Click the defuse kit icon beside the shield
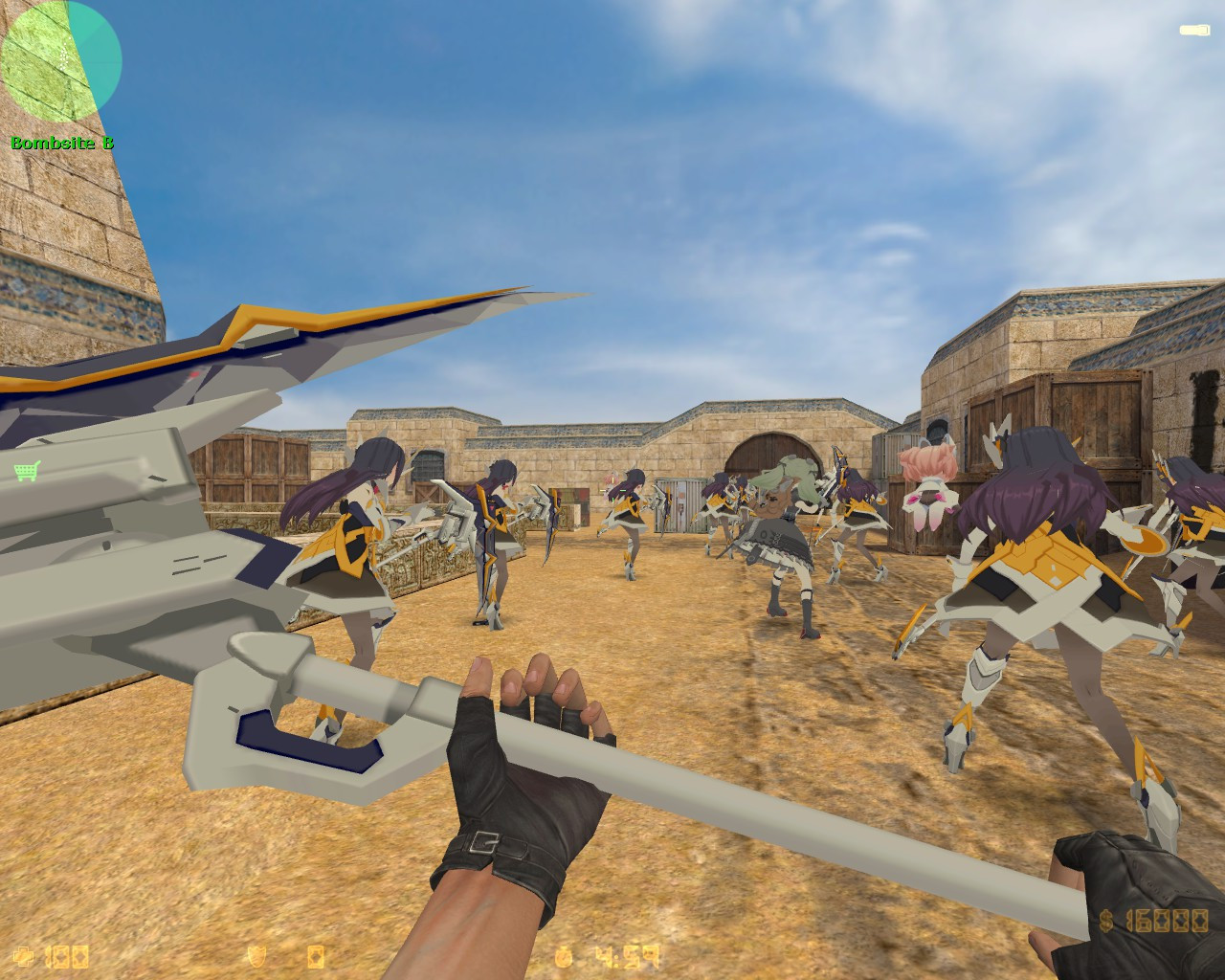Viewport: 1225px width, 980px height. coord(317,956)
